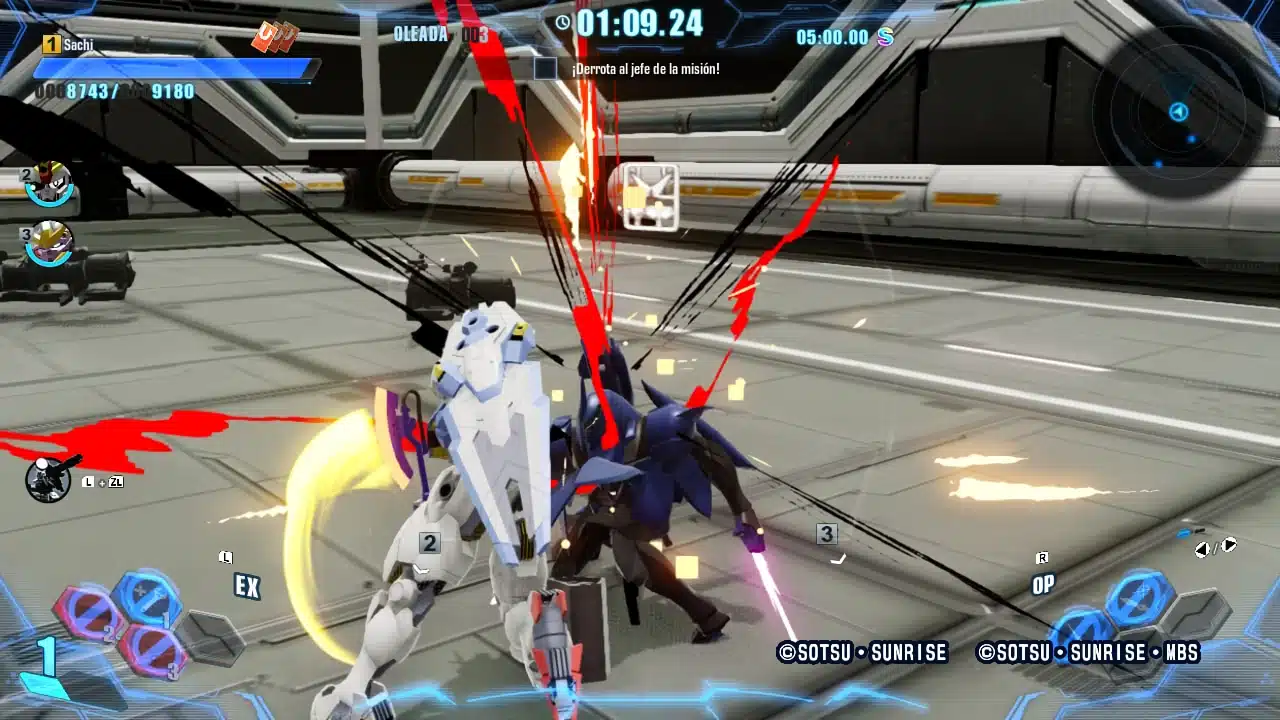Click the orange cards icon beside Sachi
Viewport: 1280px width, 720px height.
pyautogui.click(x=275, y=37)
